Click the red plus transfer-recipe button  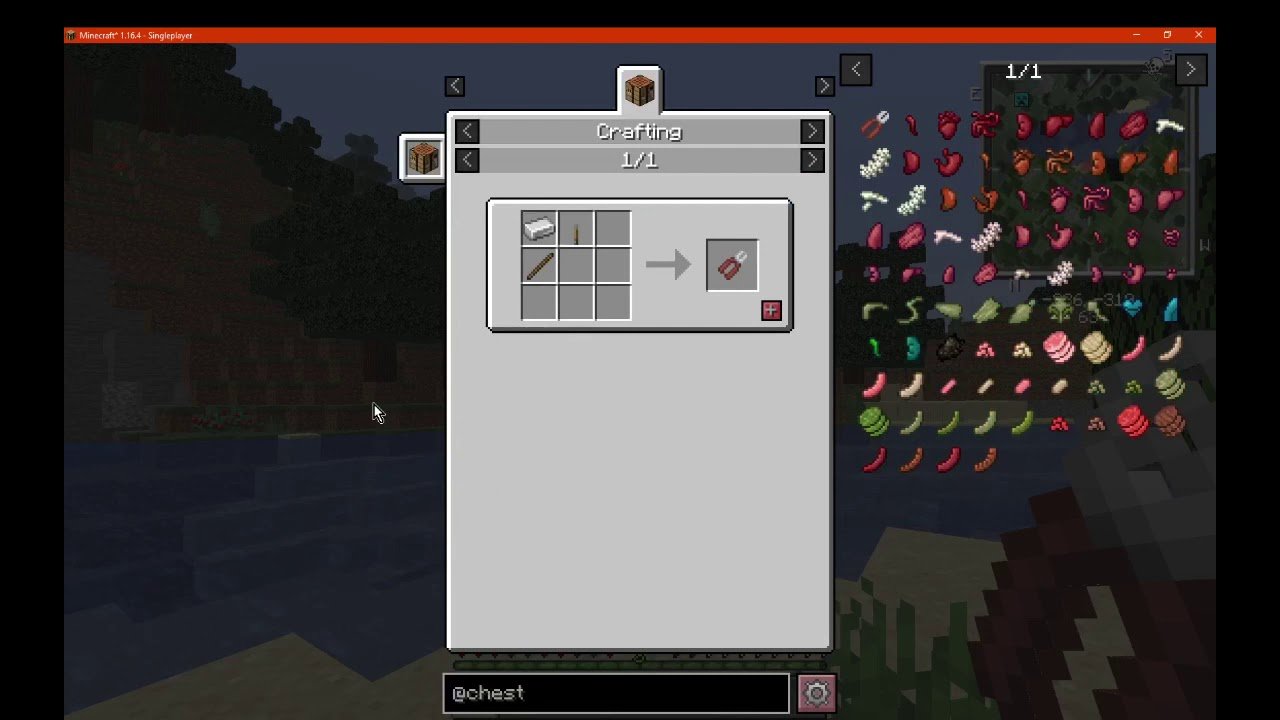tap(771, 310)
